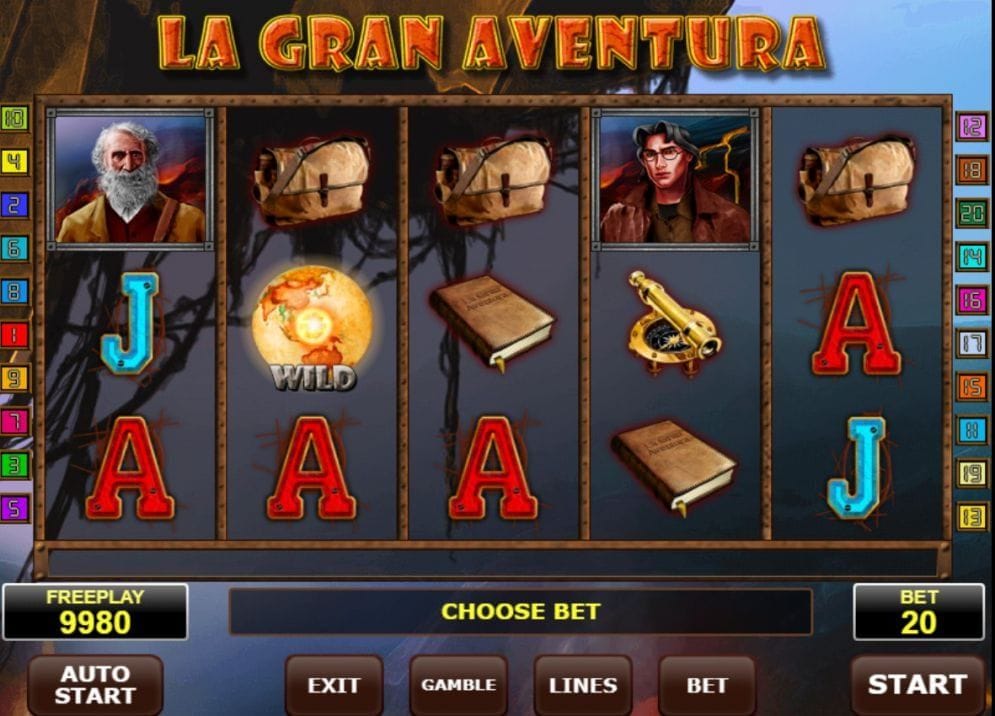Screen dimensions: 995x716
Task: Choose the green payline 20 marker
Action: pyautogui.click(x=972, y=213)
